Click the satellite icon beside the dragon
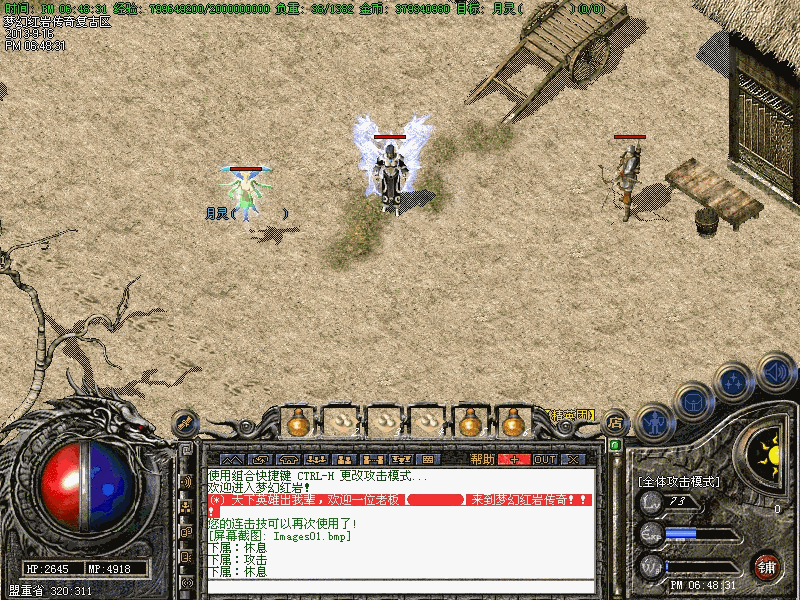Image resolution: width=800 pixels, height=600 pixels. point(184,425)
